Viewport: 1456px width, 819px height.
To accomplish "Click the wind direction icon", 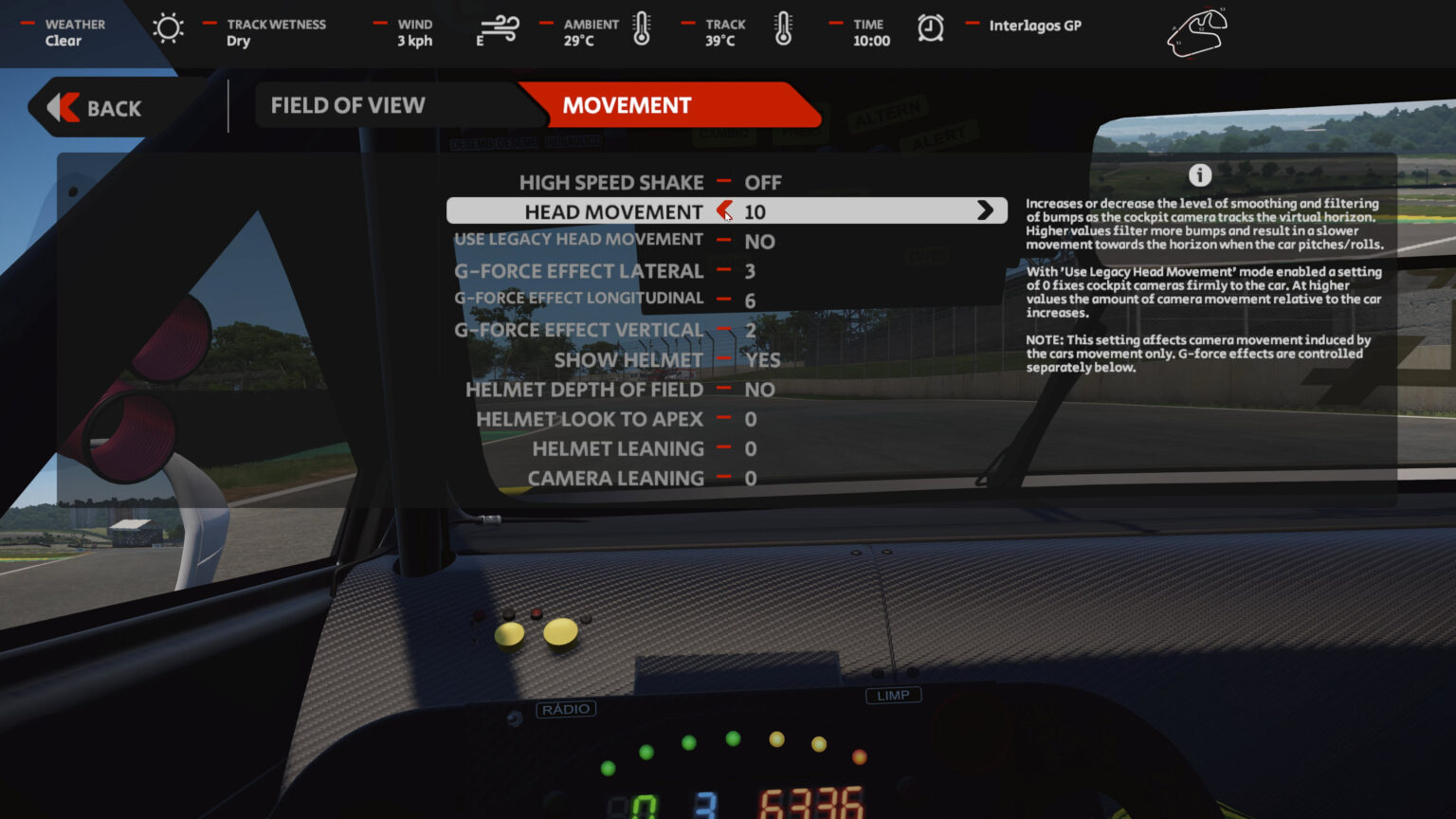I will tap(500, 29).
